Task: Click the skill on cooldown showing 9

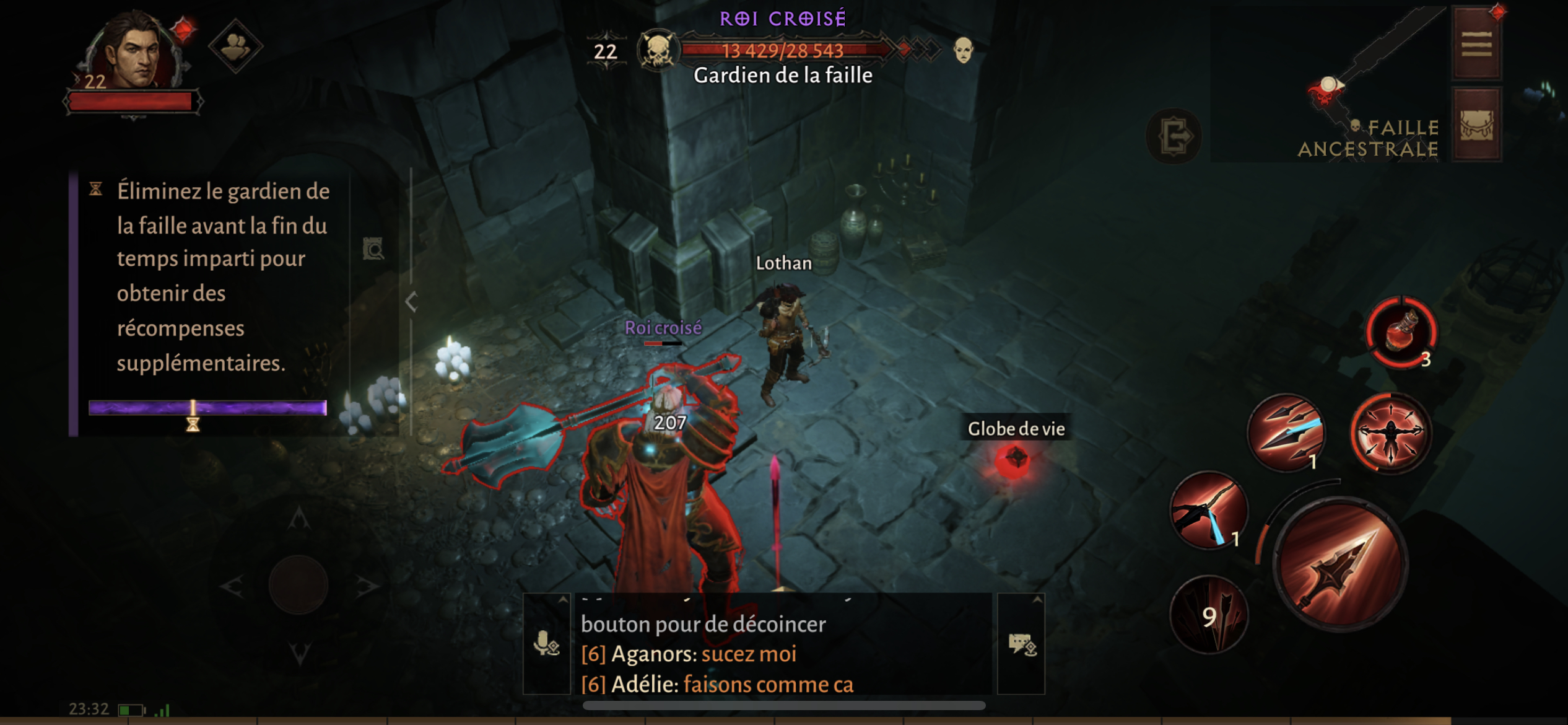Action: coord(1208,615)
